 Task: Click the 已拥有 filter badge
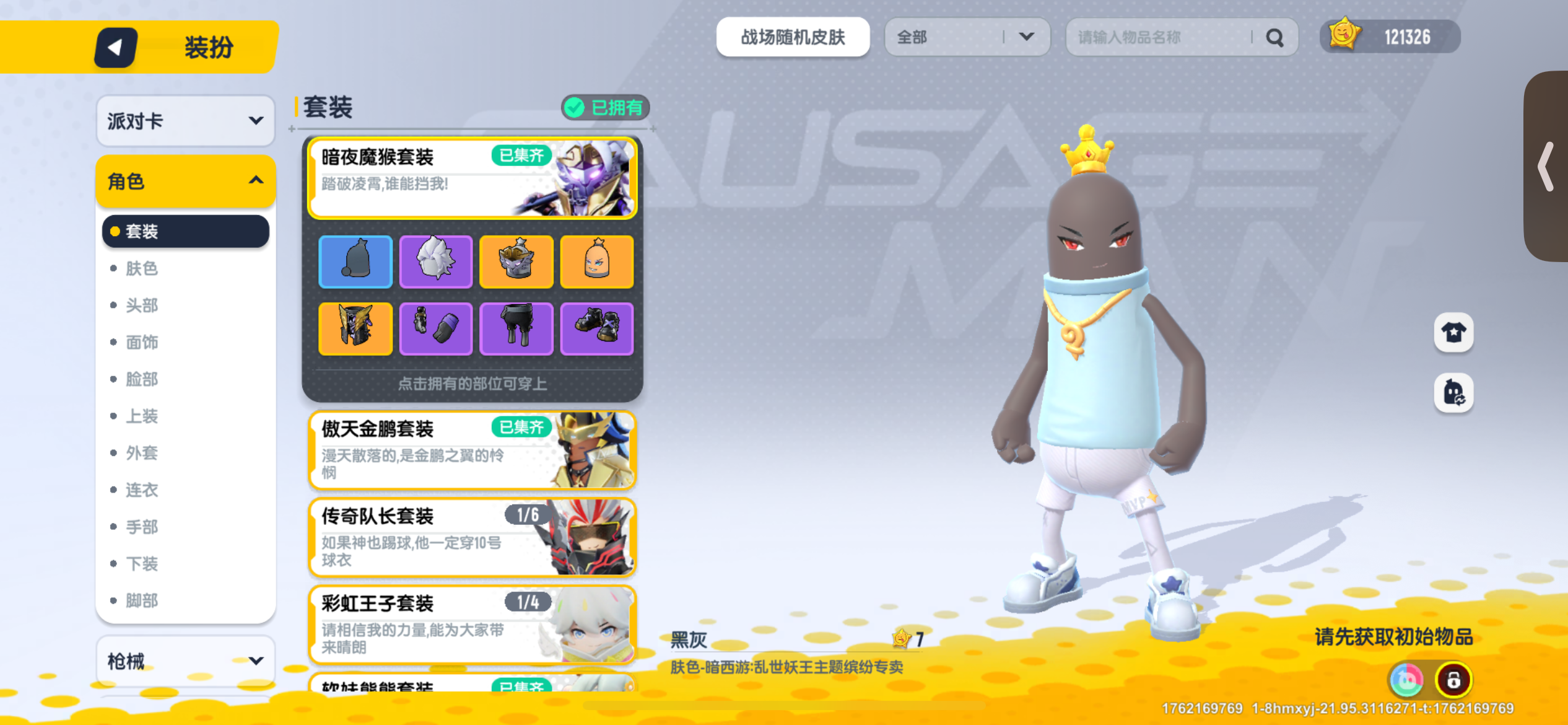pyautogui.click(x=604, y=107)
